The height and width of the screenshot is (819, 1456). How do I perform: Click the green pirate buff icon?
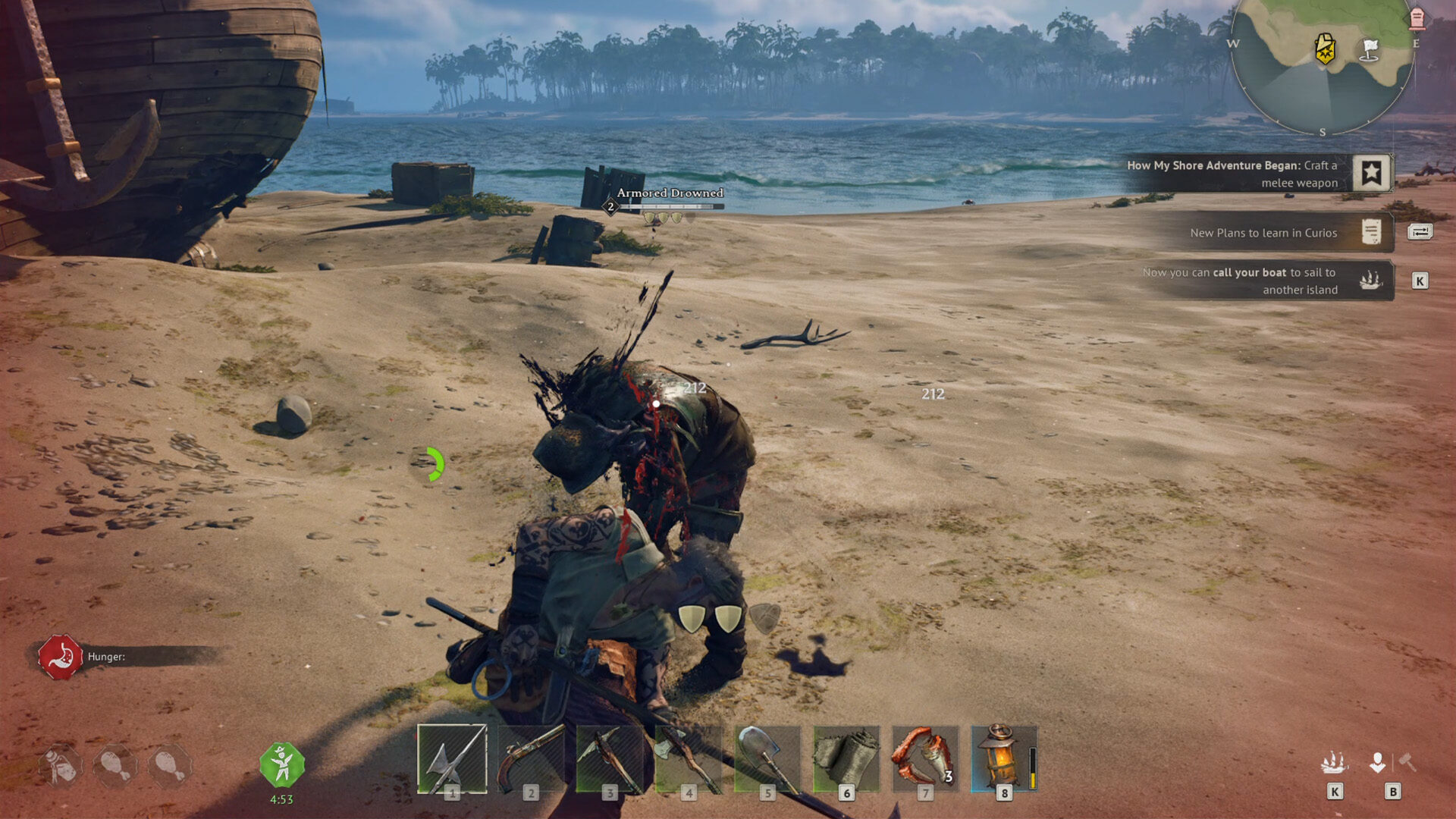(x=282, y=764)
